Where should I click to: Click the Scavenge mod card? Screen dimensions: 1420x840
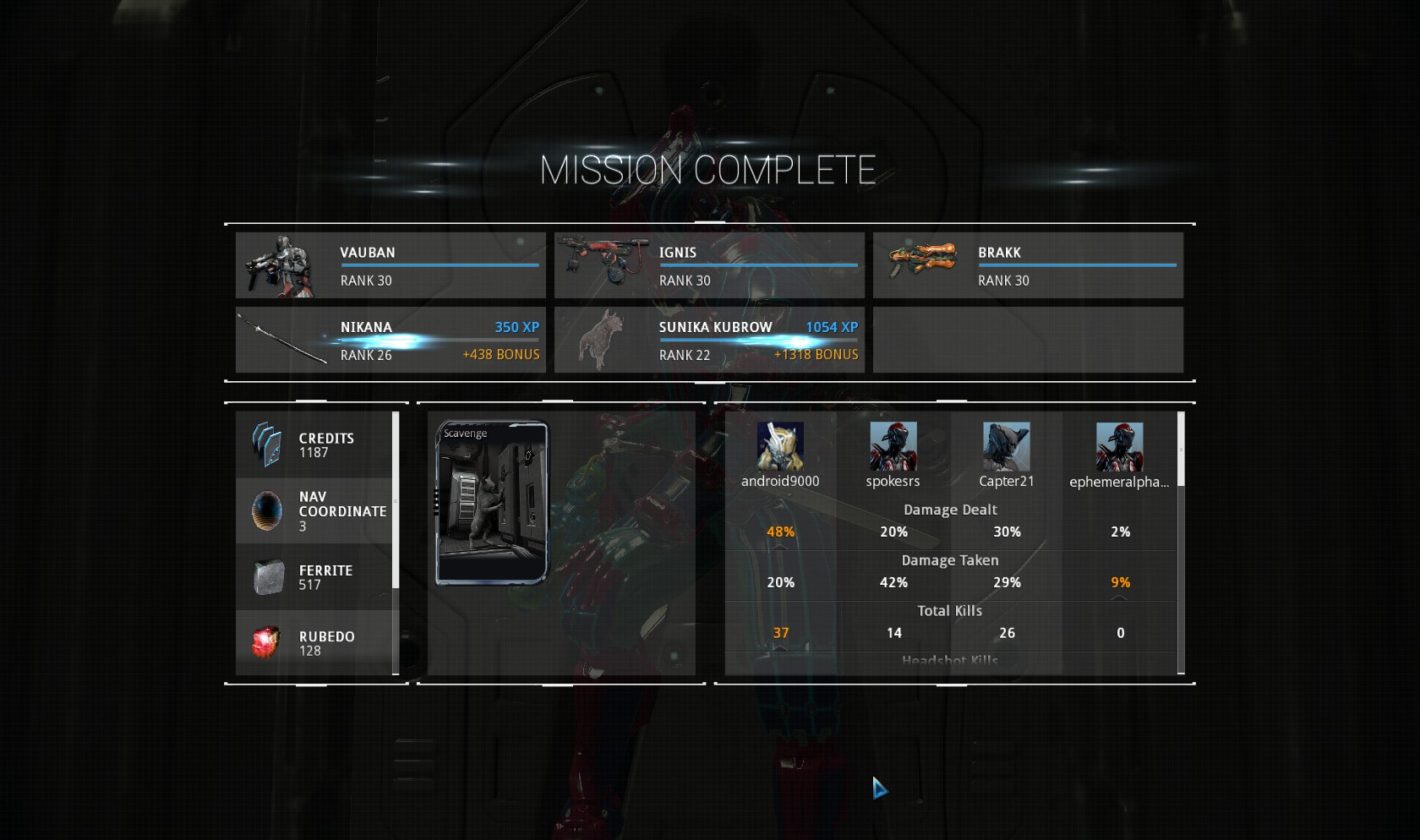point(491,503)
